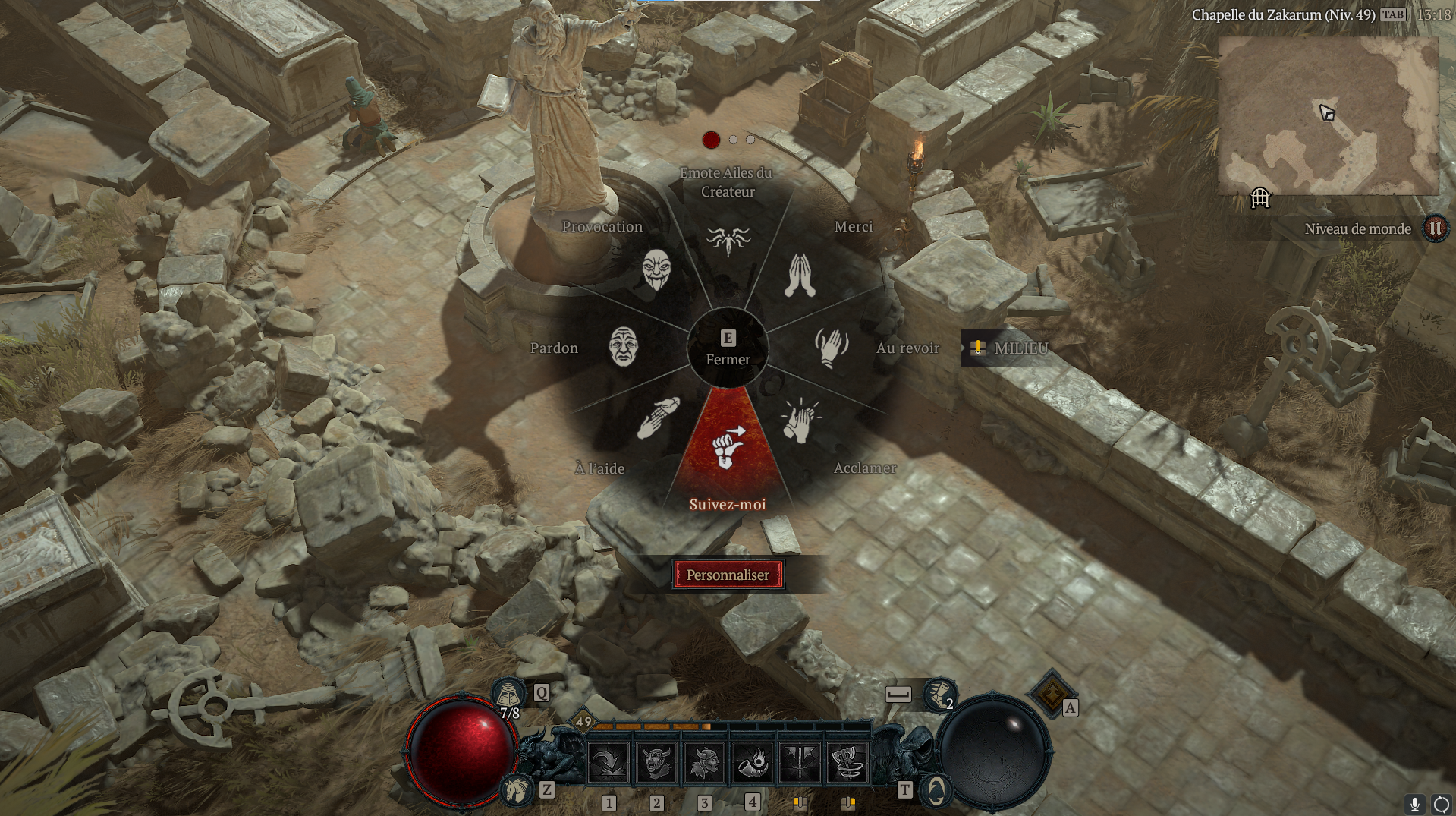Select the Pardon sad face emote
Screen dimensions: 1456x816
(623, 347)
